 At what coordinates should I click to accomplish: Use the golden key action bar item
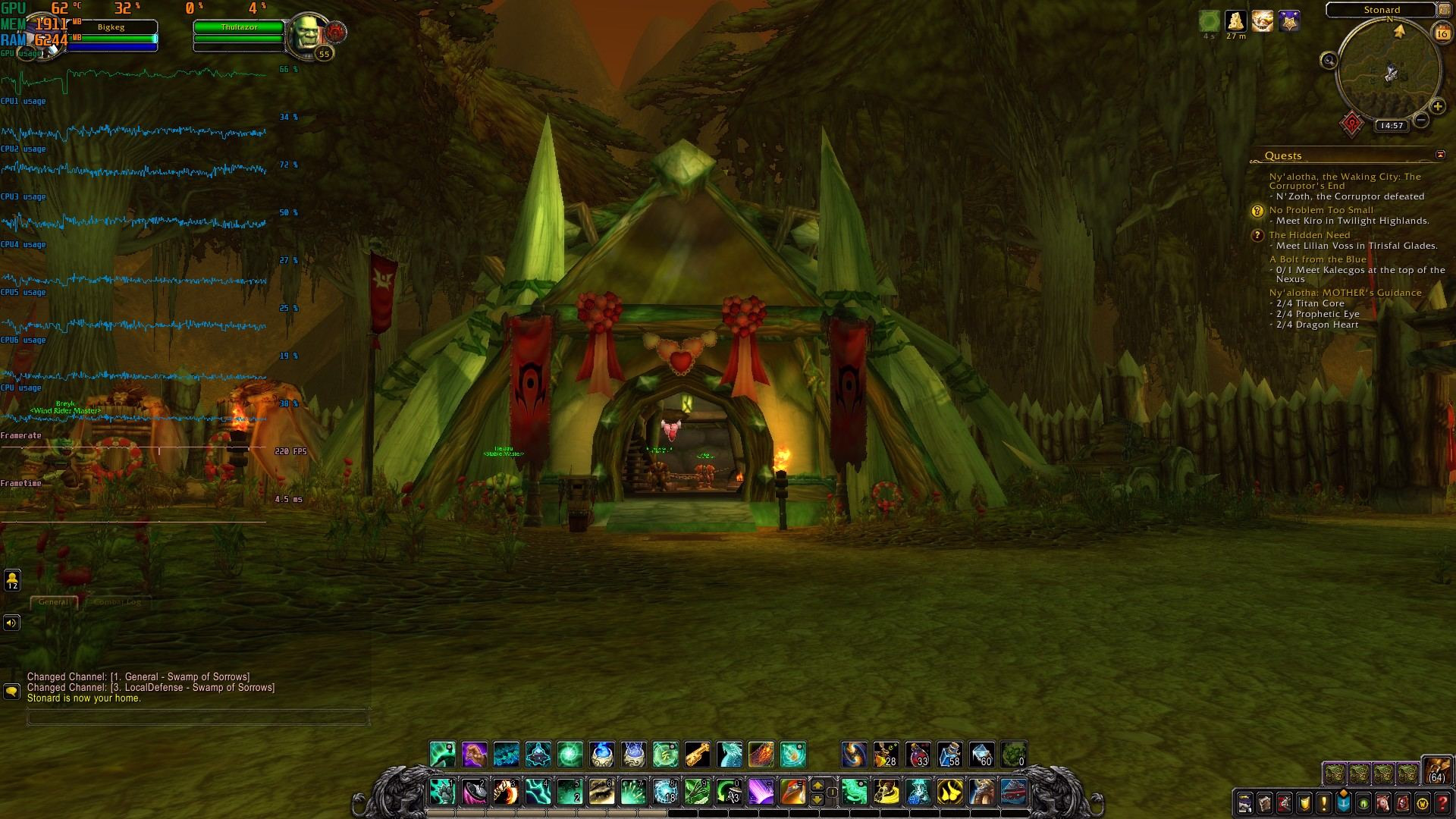tap(698, 755)
